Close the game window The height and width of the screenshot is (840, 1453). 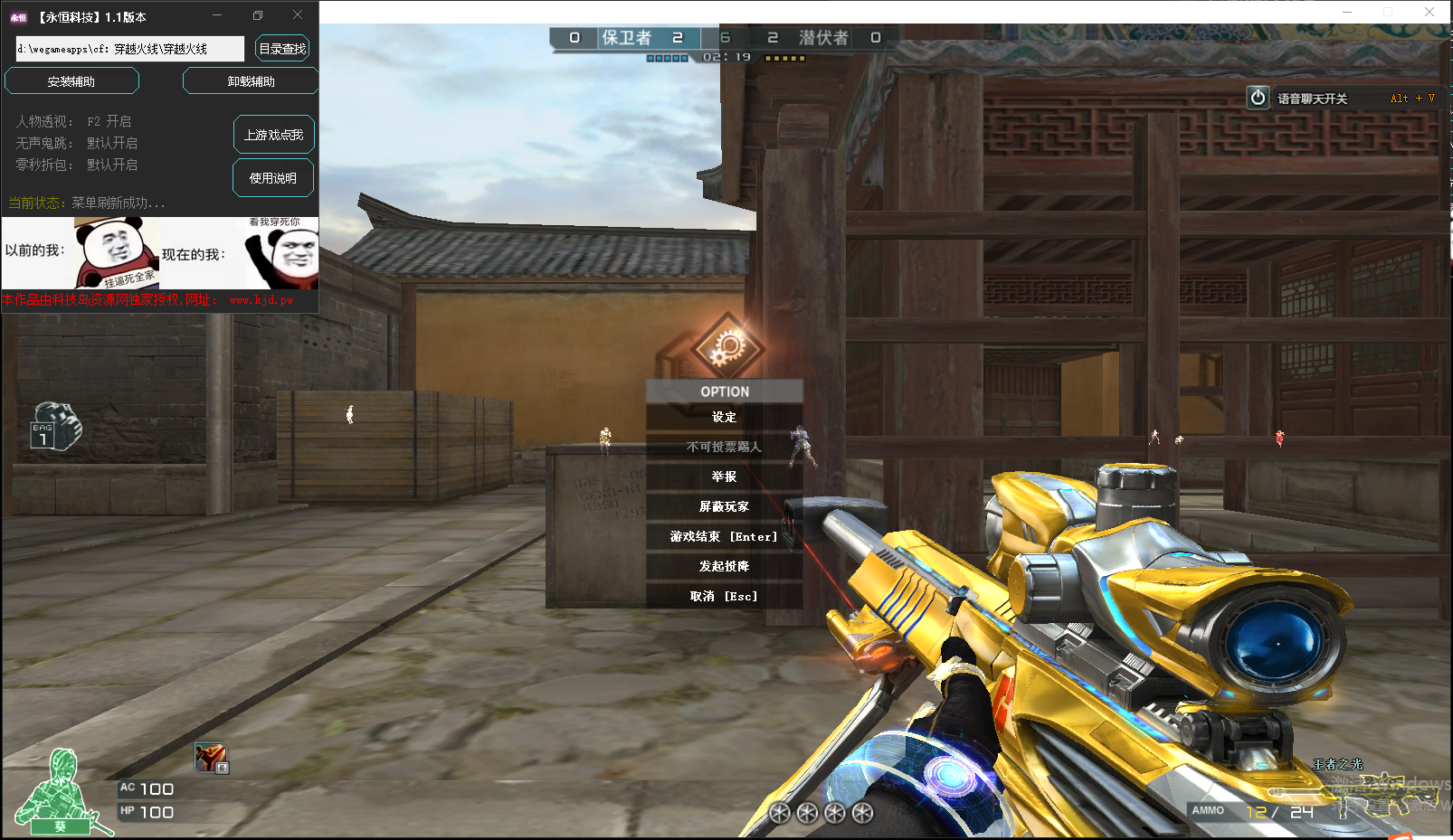1429,12
